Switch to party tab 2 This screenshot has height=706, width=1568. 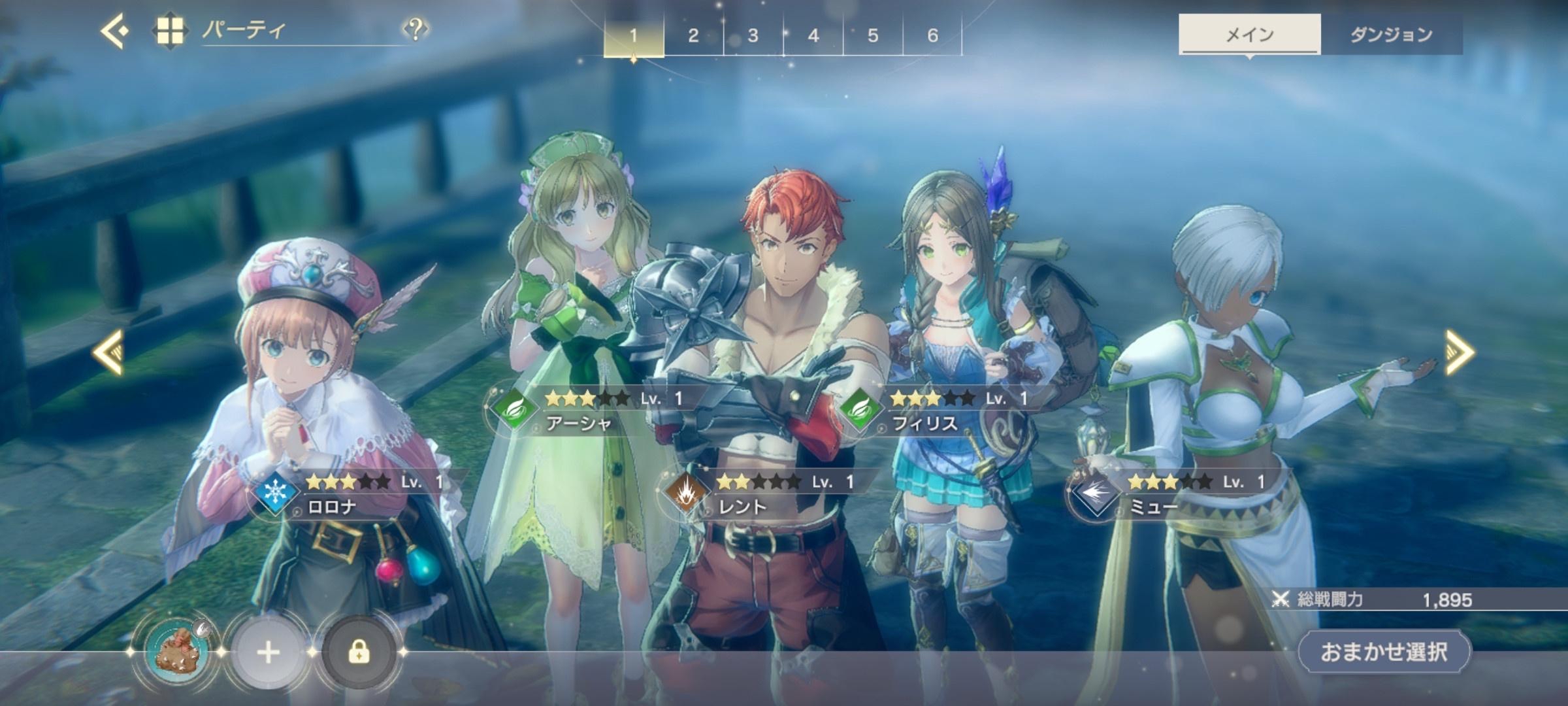(x=693, y=35)
